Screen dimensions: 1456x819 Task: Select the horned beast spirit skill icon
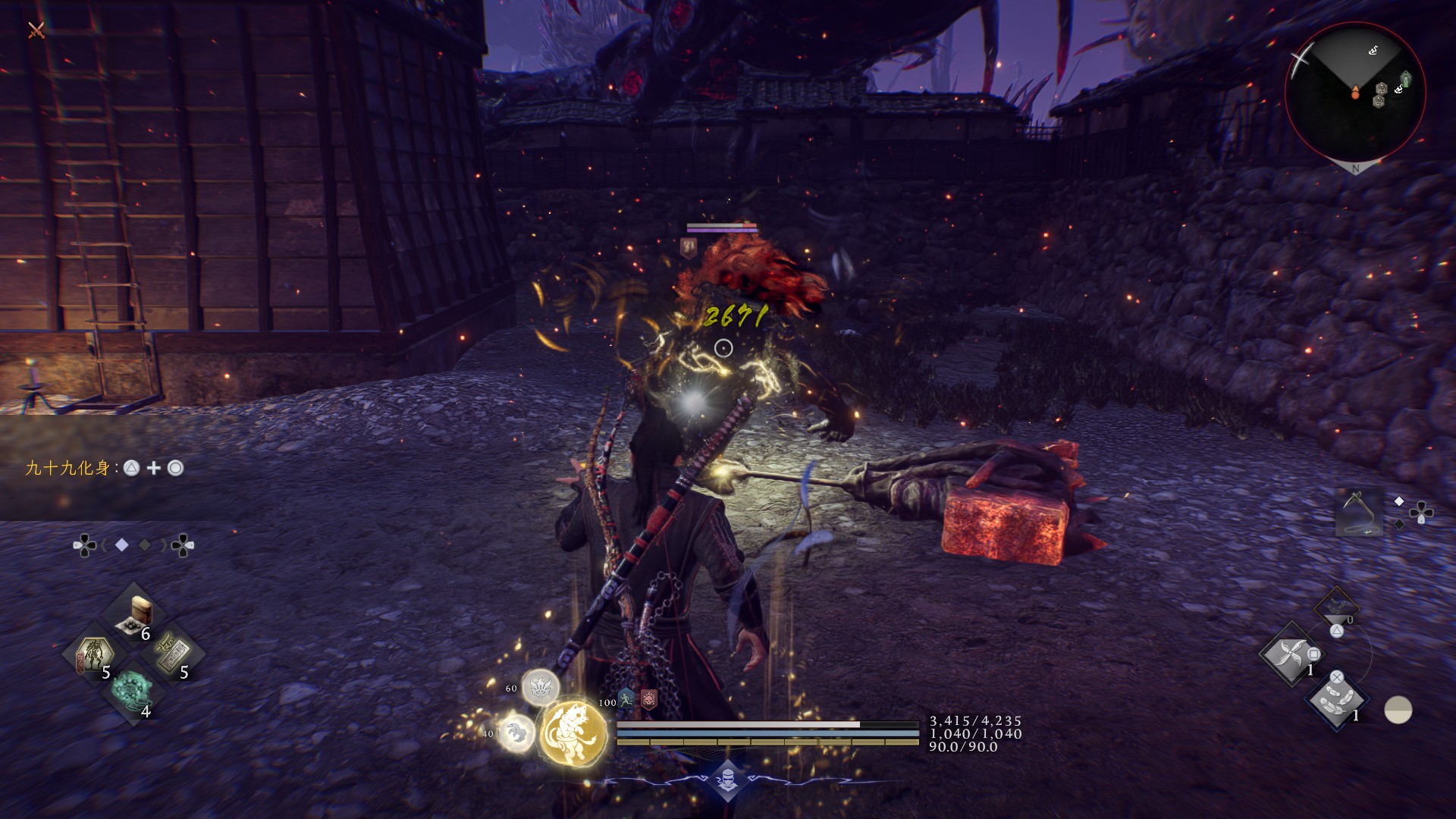(540, 688)
